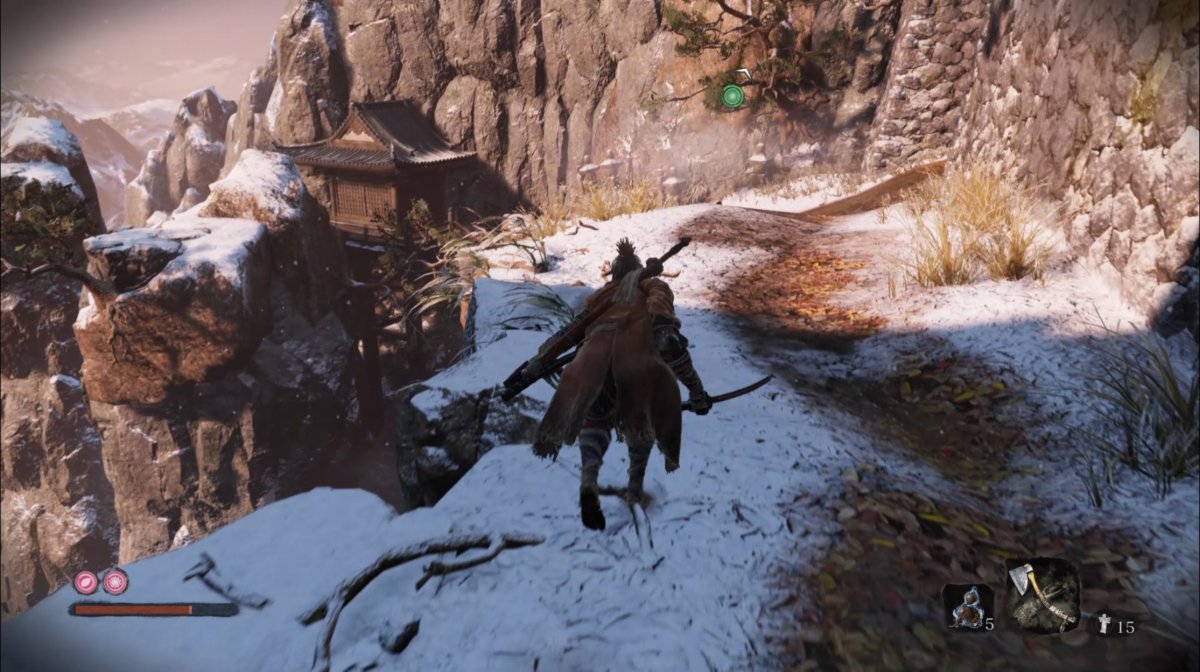Select the healing gourd quick item slot
This screenshot has height=672, width=1200.
(967, 607)
